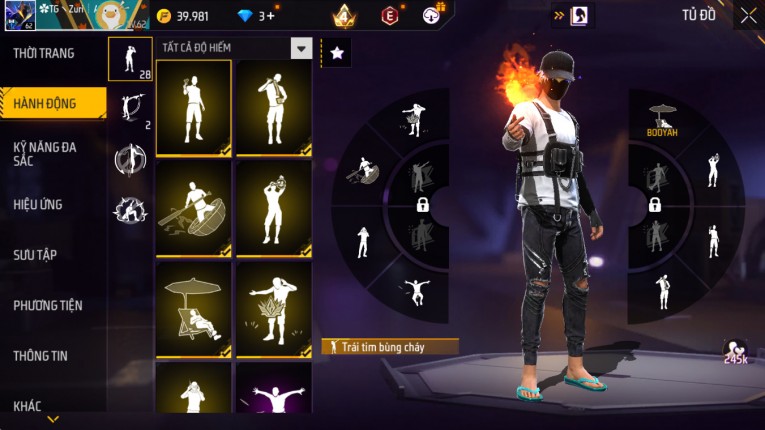Click the red E emblem icon
Viewport: 765px width, 430px height.
click(390, 15)
